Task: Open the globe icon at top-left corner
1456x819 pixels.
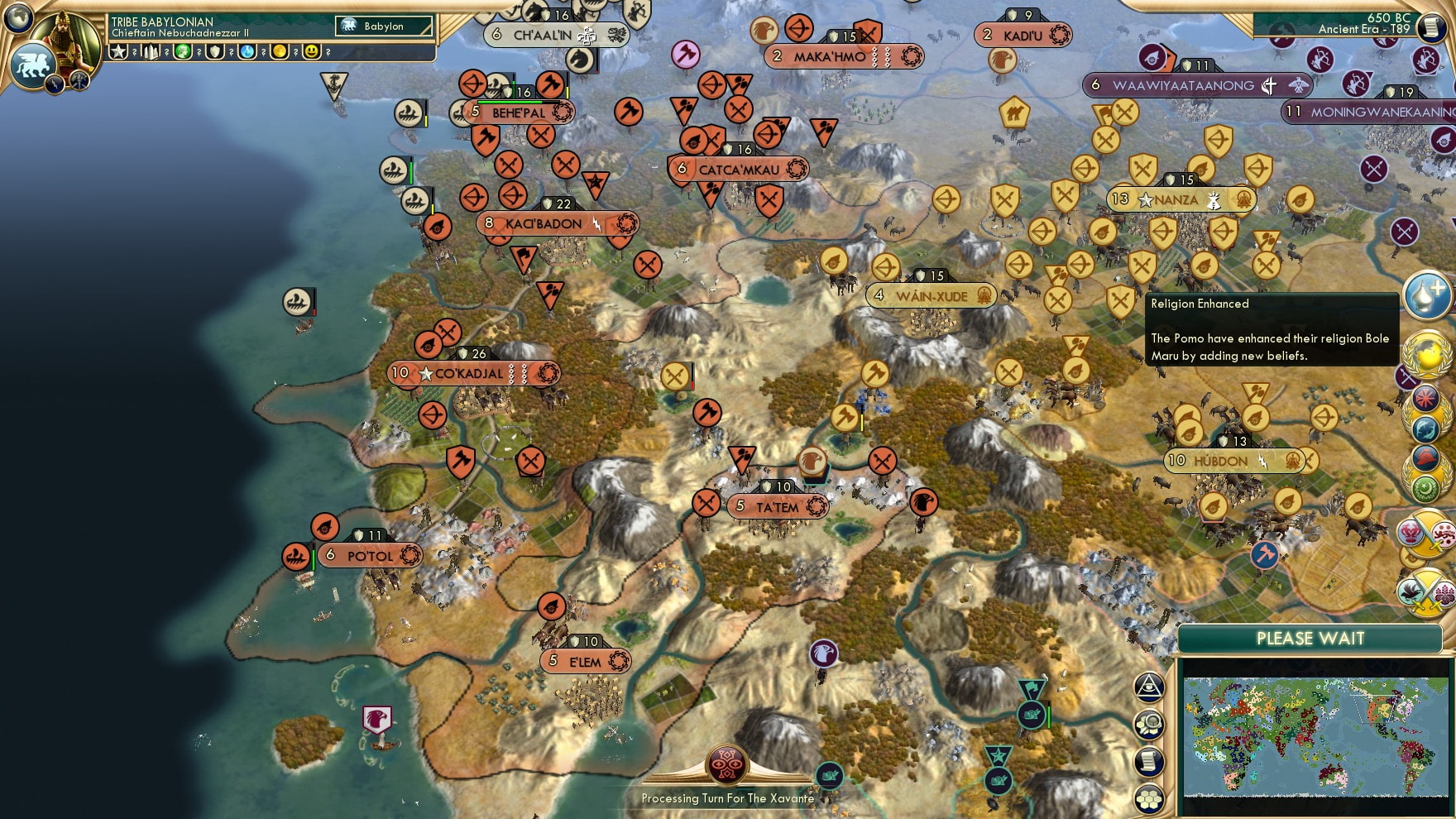Action: pyautogui.click(x=18, y=17)
